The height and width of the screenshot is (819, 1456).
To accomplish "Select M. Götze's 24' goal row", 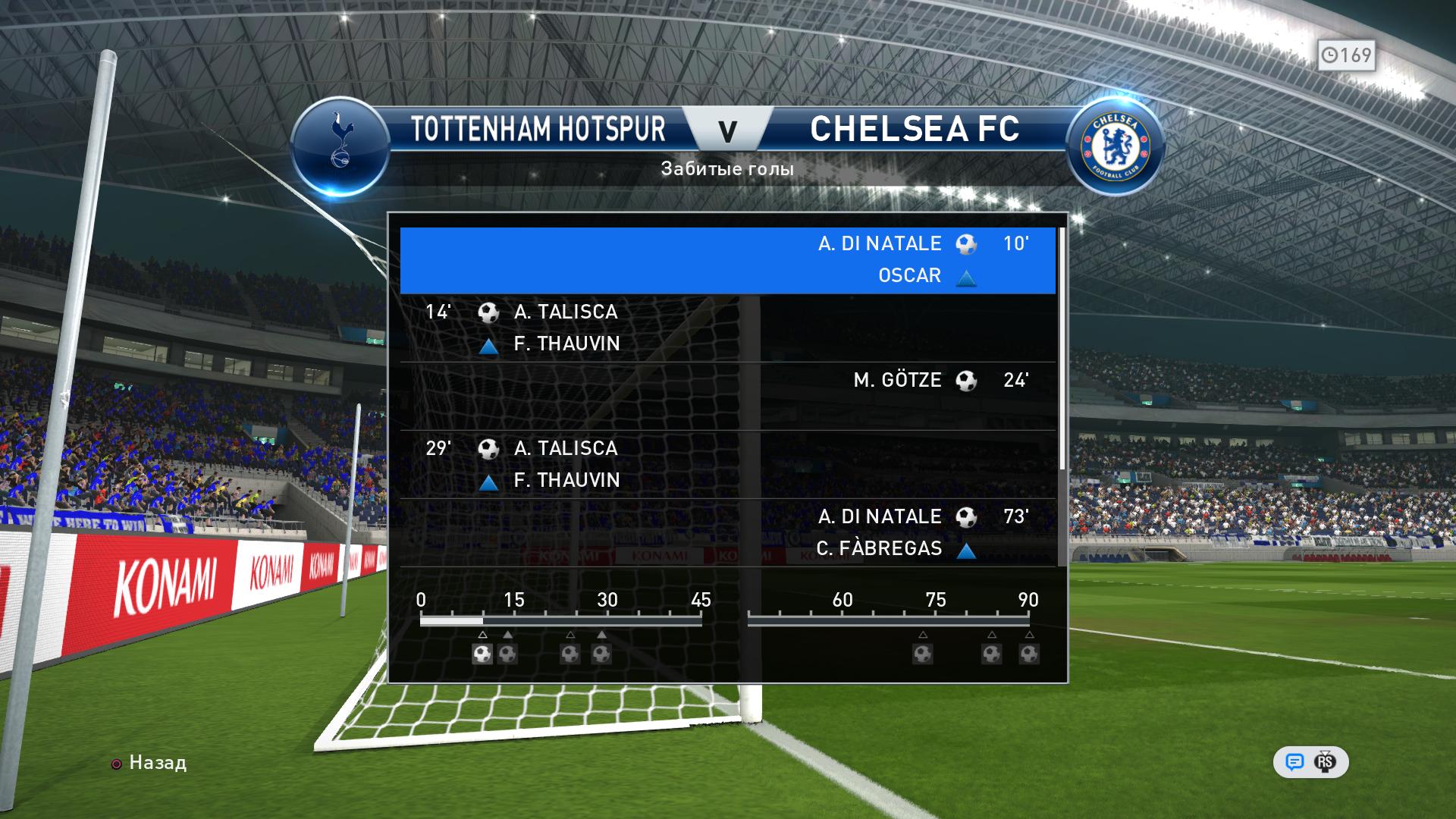I will (x=727, y=396).
